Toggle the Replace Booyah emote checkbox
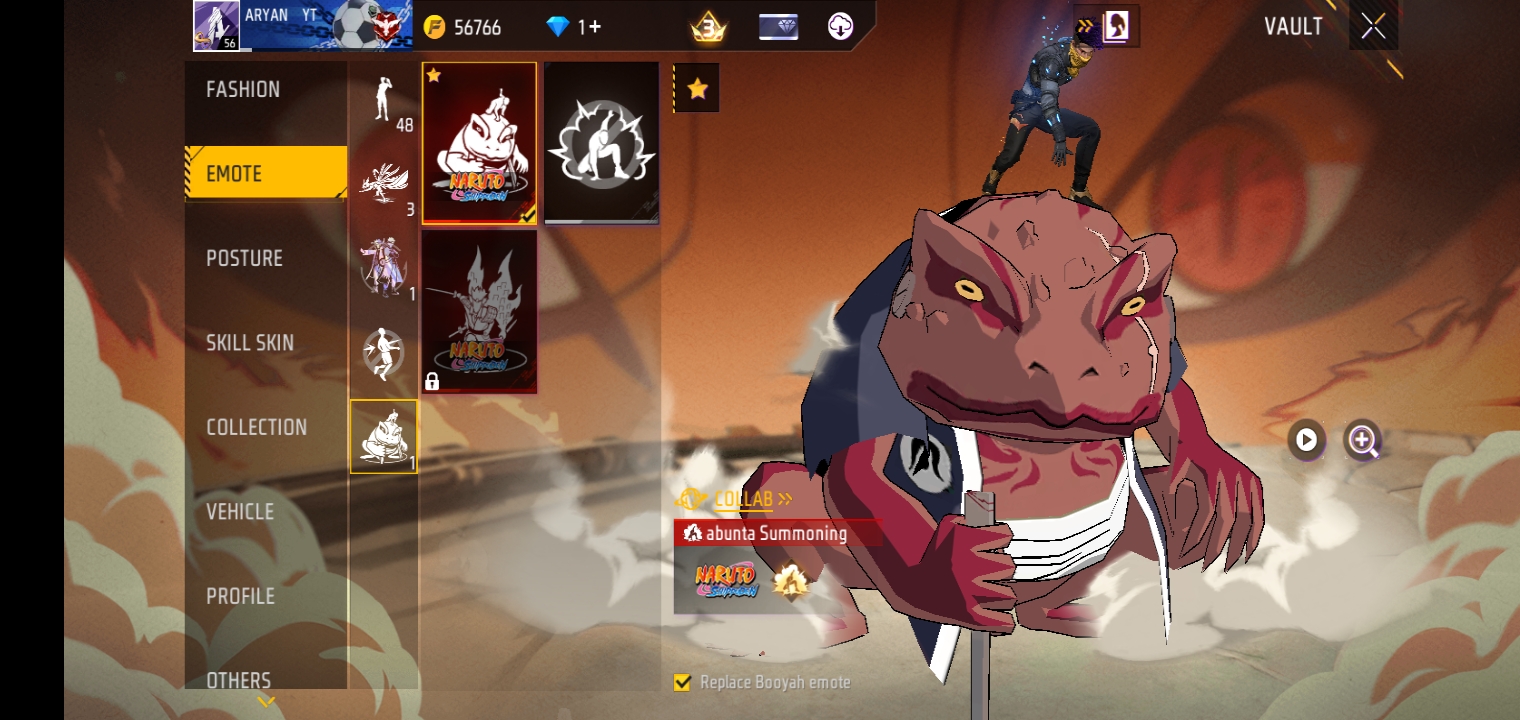Viewport: 1520px width, 720px height. pyautogui.click(x=683, y=683)
